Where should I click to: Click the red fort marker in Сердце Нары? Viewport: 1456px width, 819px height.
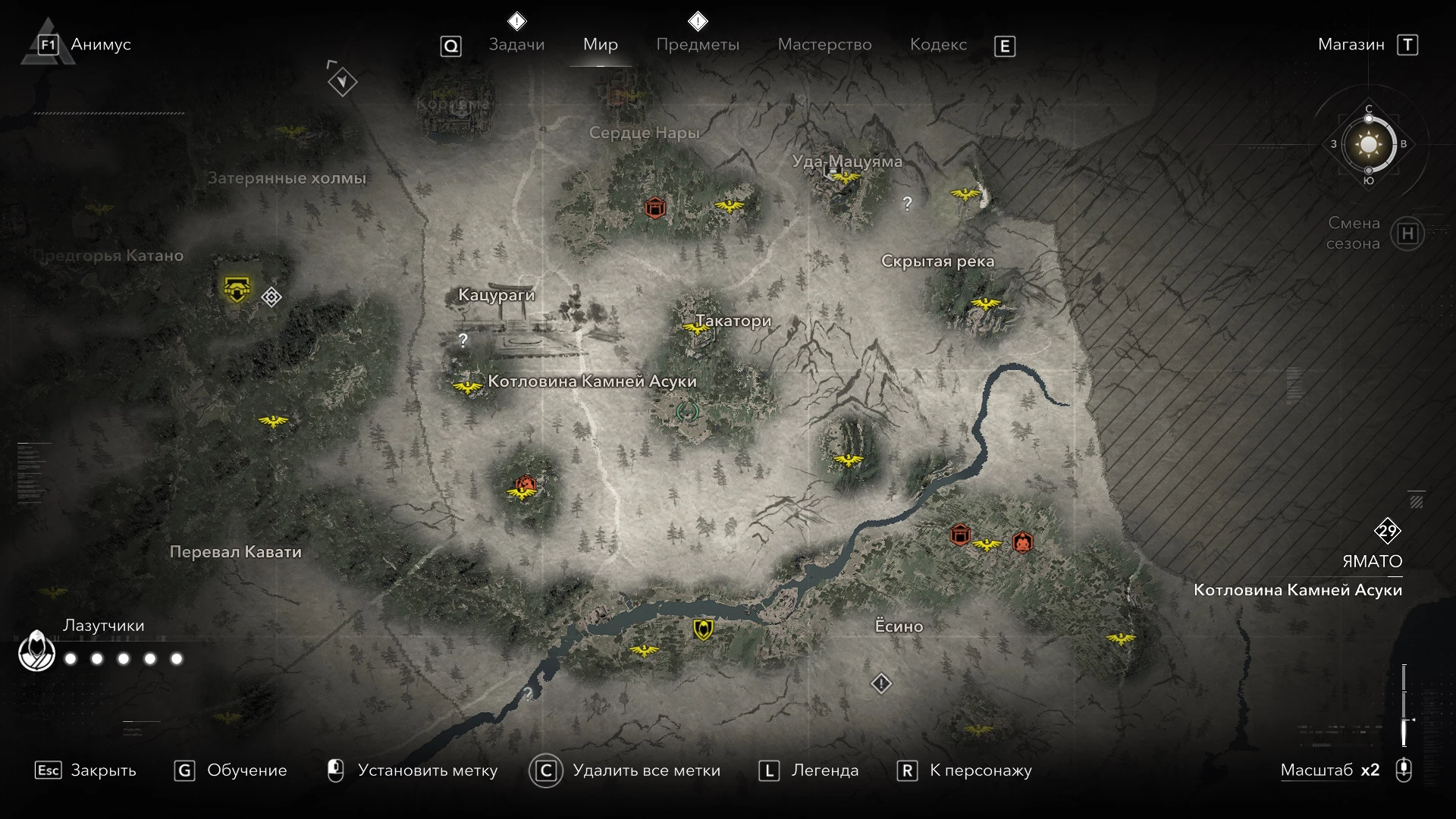654,207
